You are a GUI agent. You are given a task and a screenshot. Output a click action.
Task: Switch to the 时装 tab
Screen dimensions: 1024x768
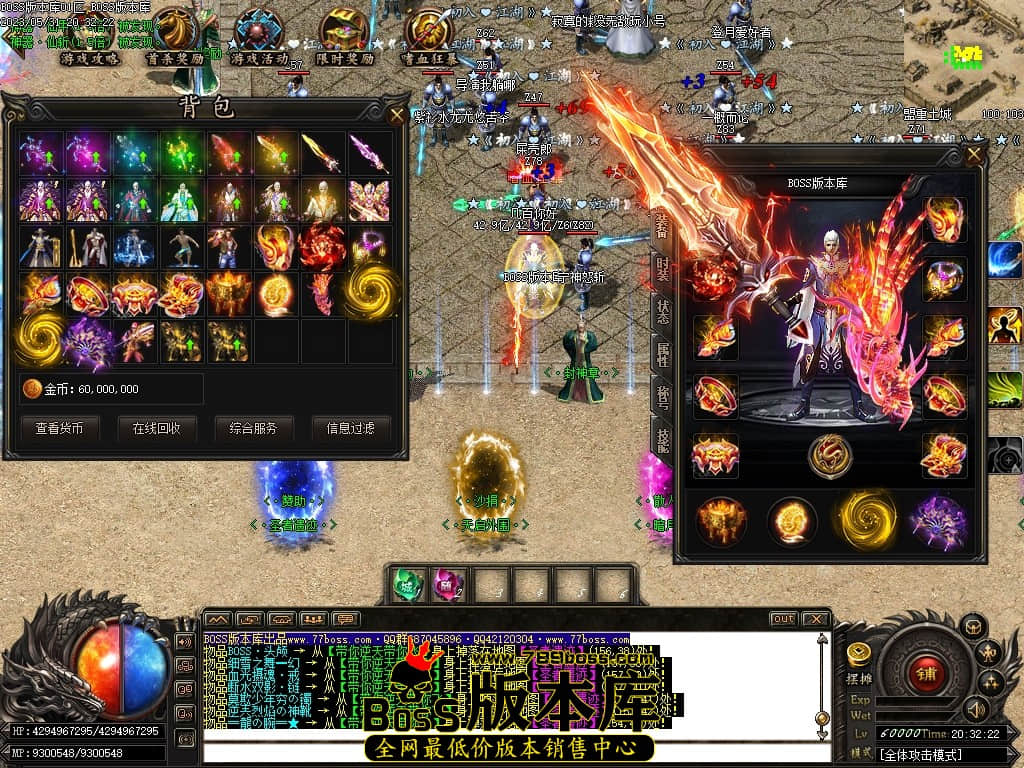(662, 267)
